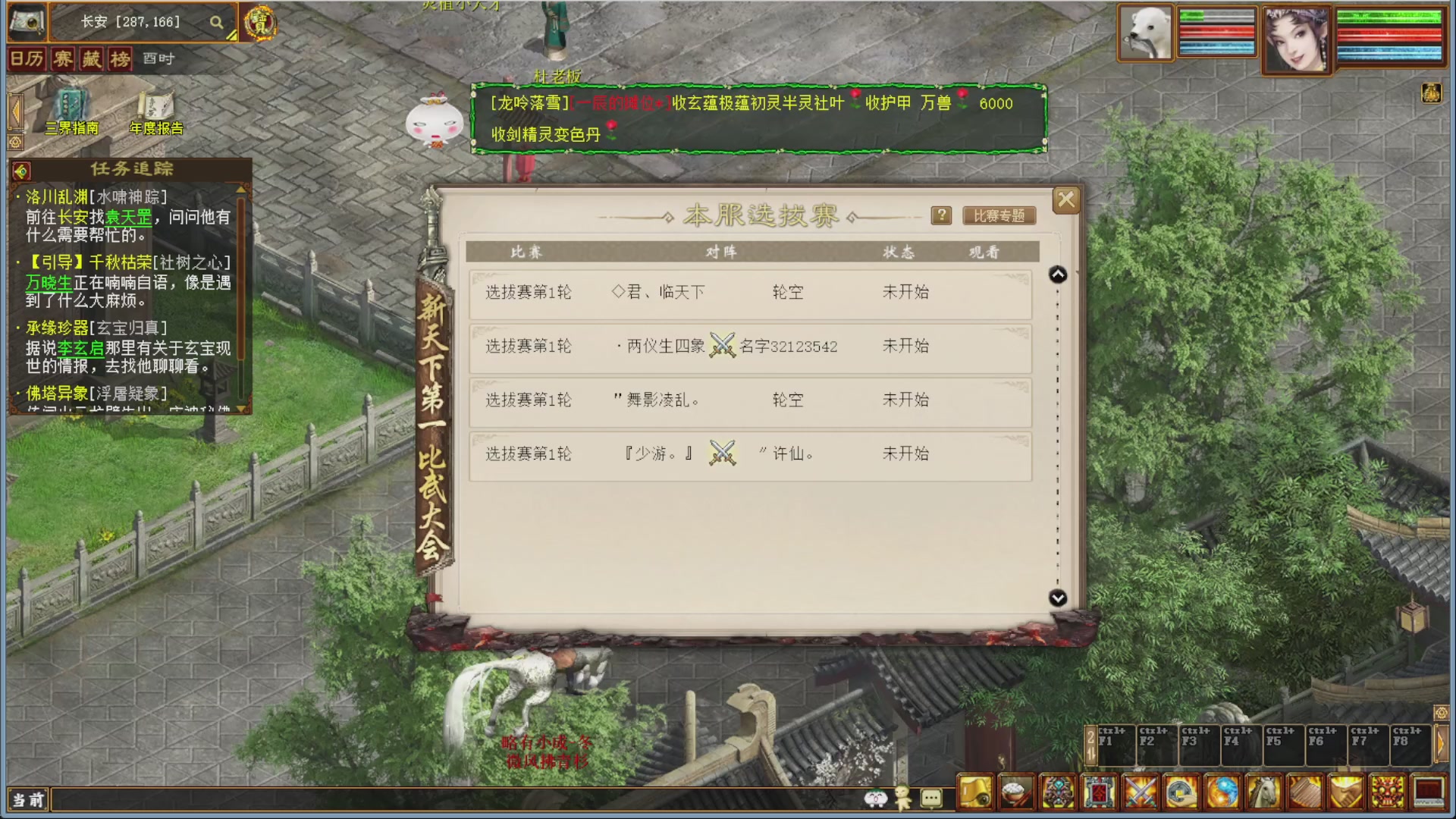Switch to the 赛 tournament tab
1456x819 pixels.
62,58
